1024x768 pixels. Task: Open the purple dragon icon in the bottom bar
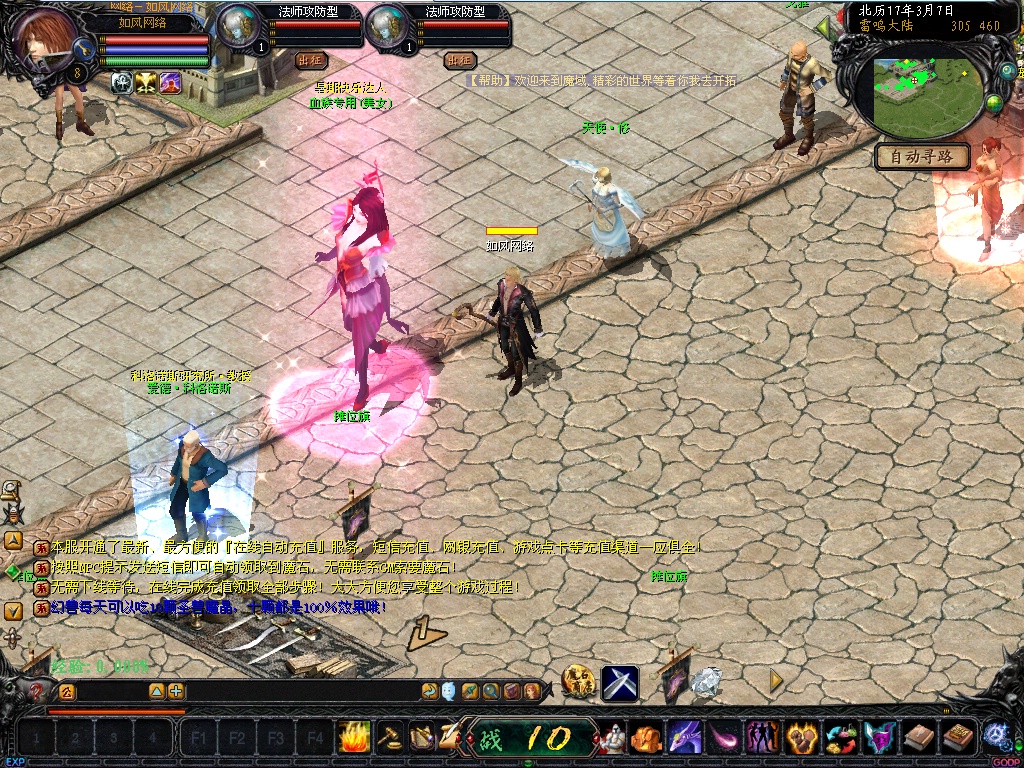[x=685, y=738]
